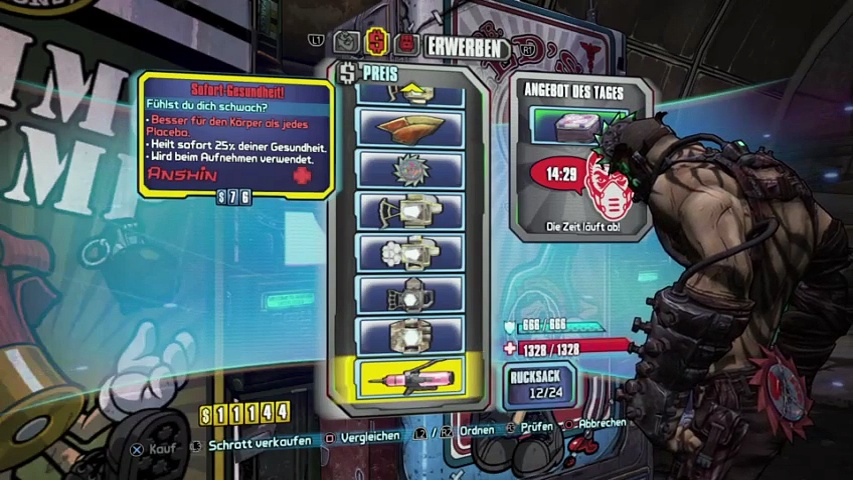Choose the orange wedge-shaped shield row
Image resolution: width=853 pixels, height=480 pixels.
pos(410,128)
